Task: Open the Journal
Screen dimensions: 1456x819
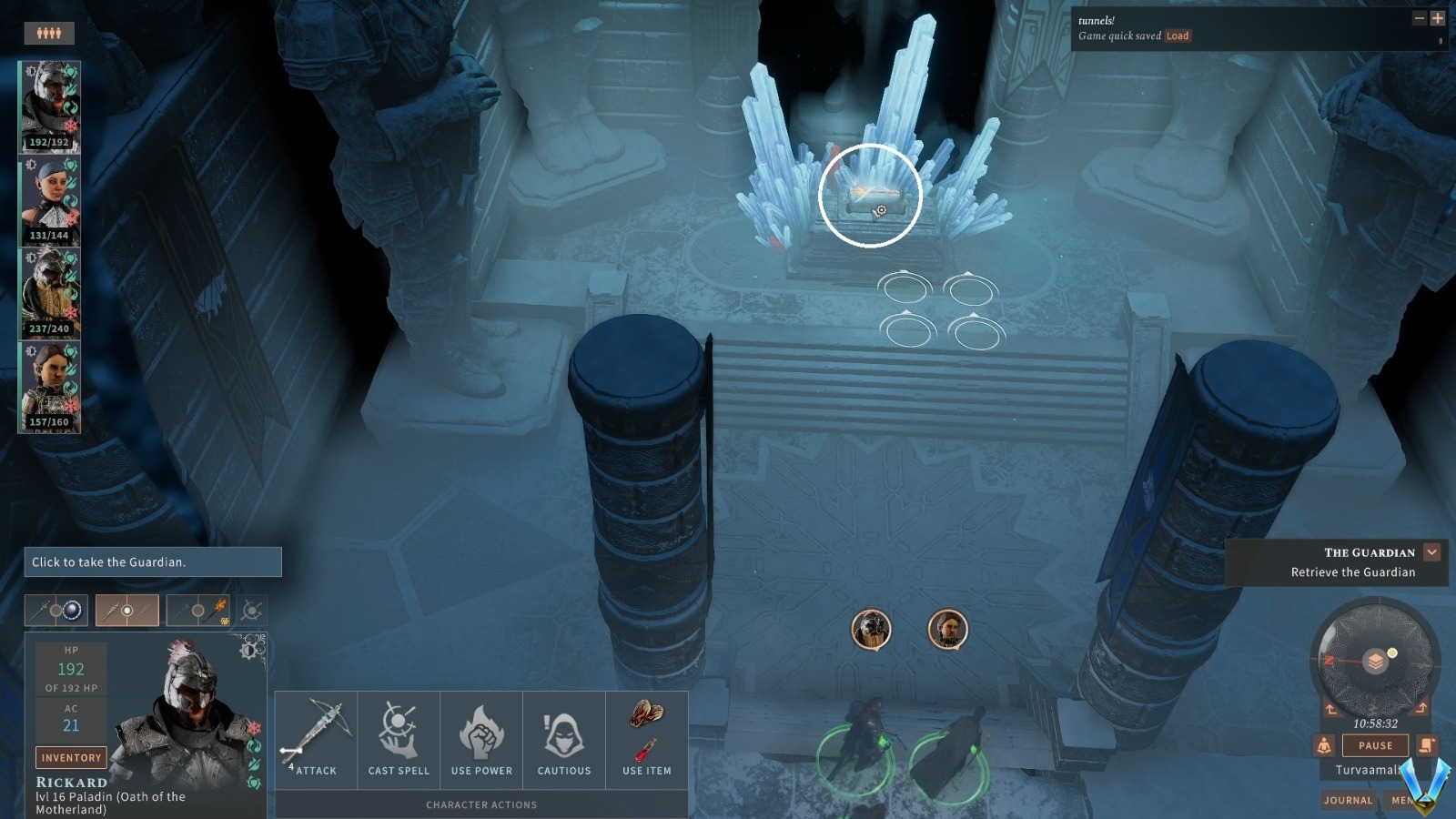Action: [1348, 800]
